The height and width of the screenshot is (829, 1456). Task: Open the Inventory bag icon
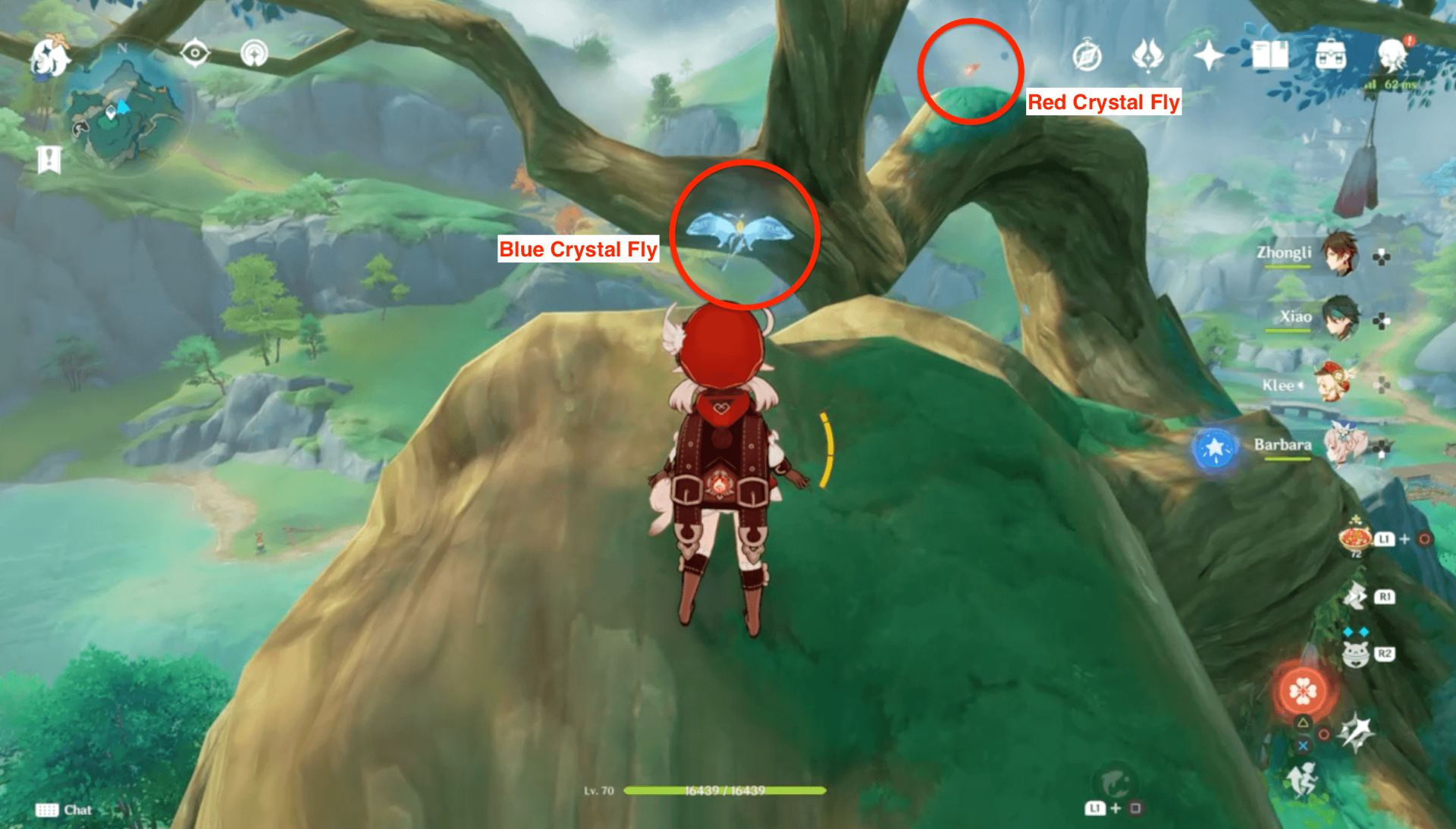tap(1332, 55)
